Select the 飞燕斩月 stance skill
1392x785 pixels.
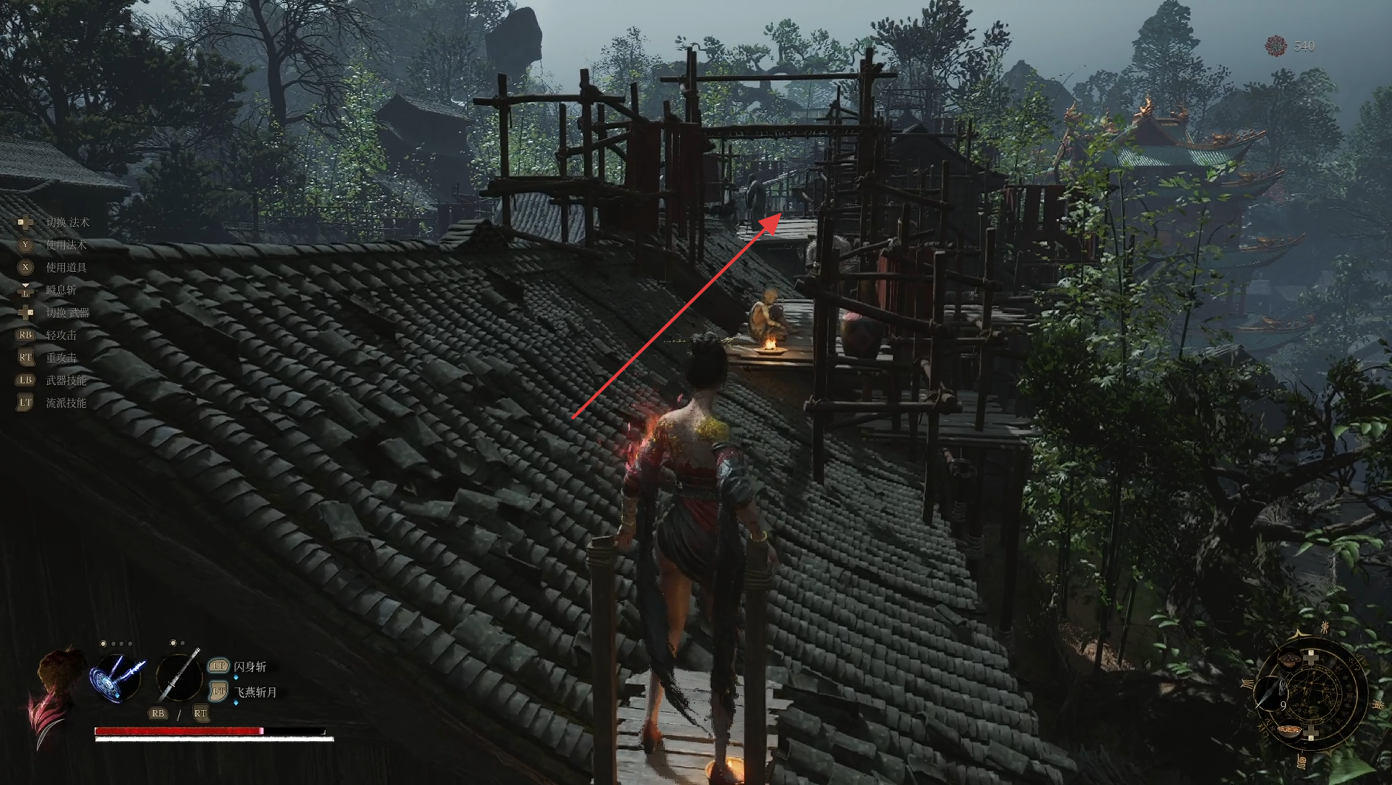pos(255,692)
